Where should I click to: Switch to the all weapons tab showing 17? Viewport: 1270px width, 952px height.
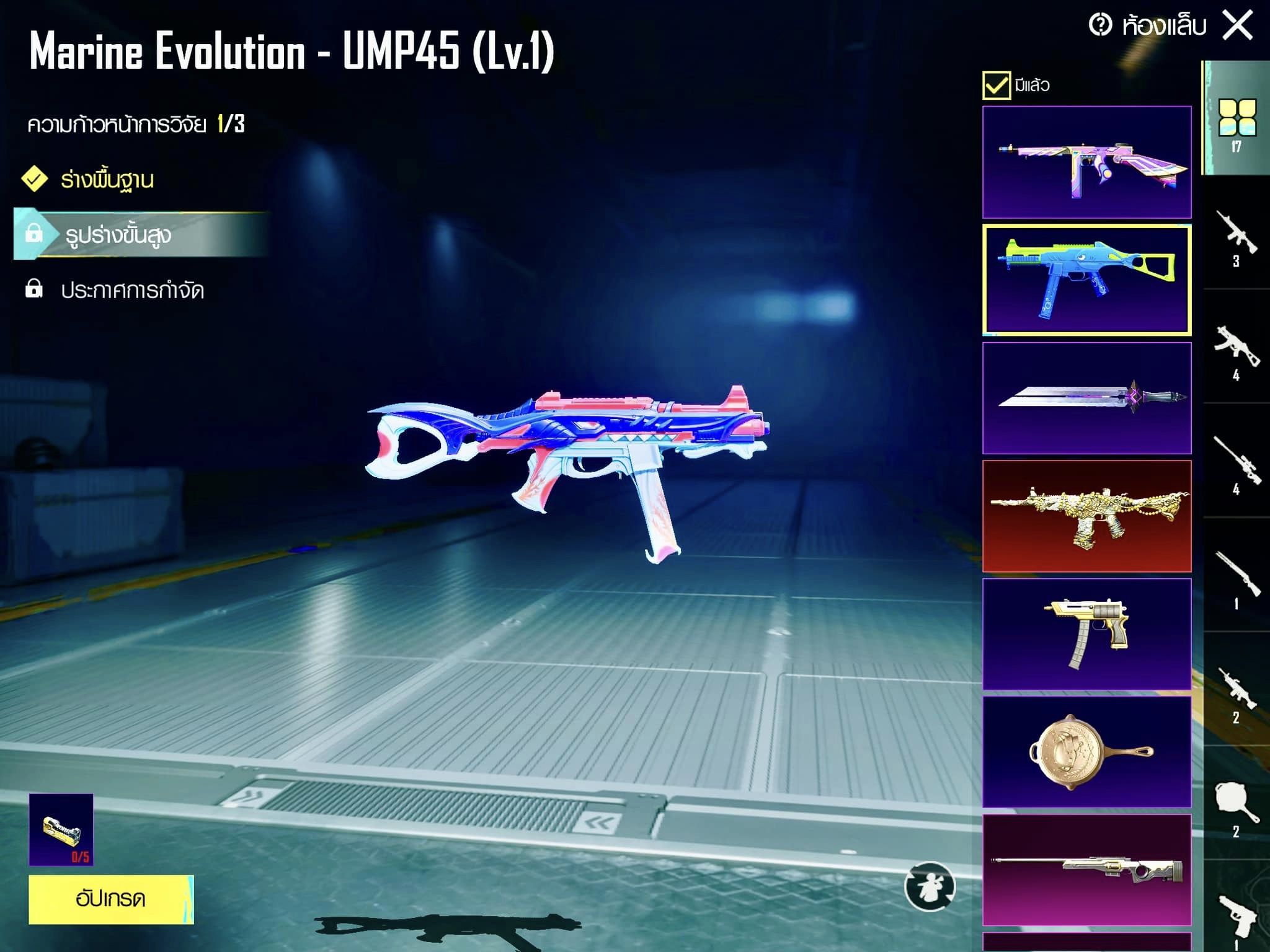click(1237, 121)
